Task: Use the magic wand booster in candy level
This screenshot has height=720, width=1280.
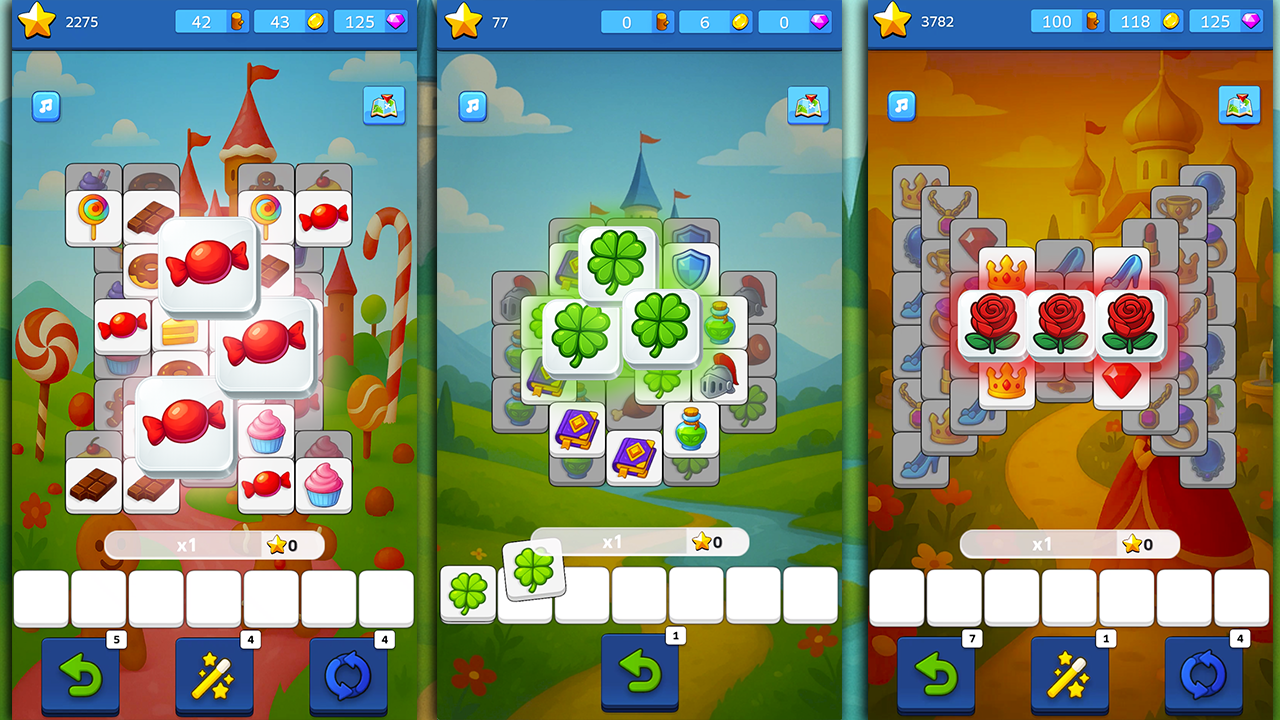Action: [214, 675]
